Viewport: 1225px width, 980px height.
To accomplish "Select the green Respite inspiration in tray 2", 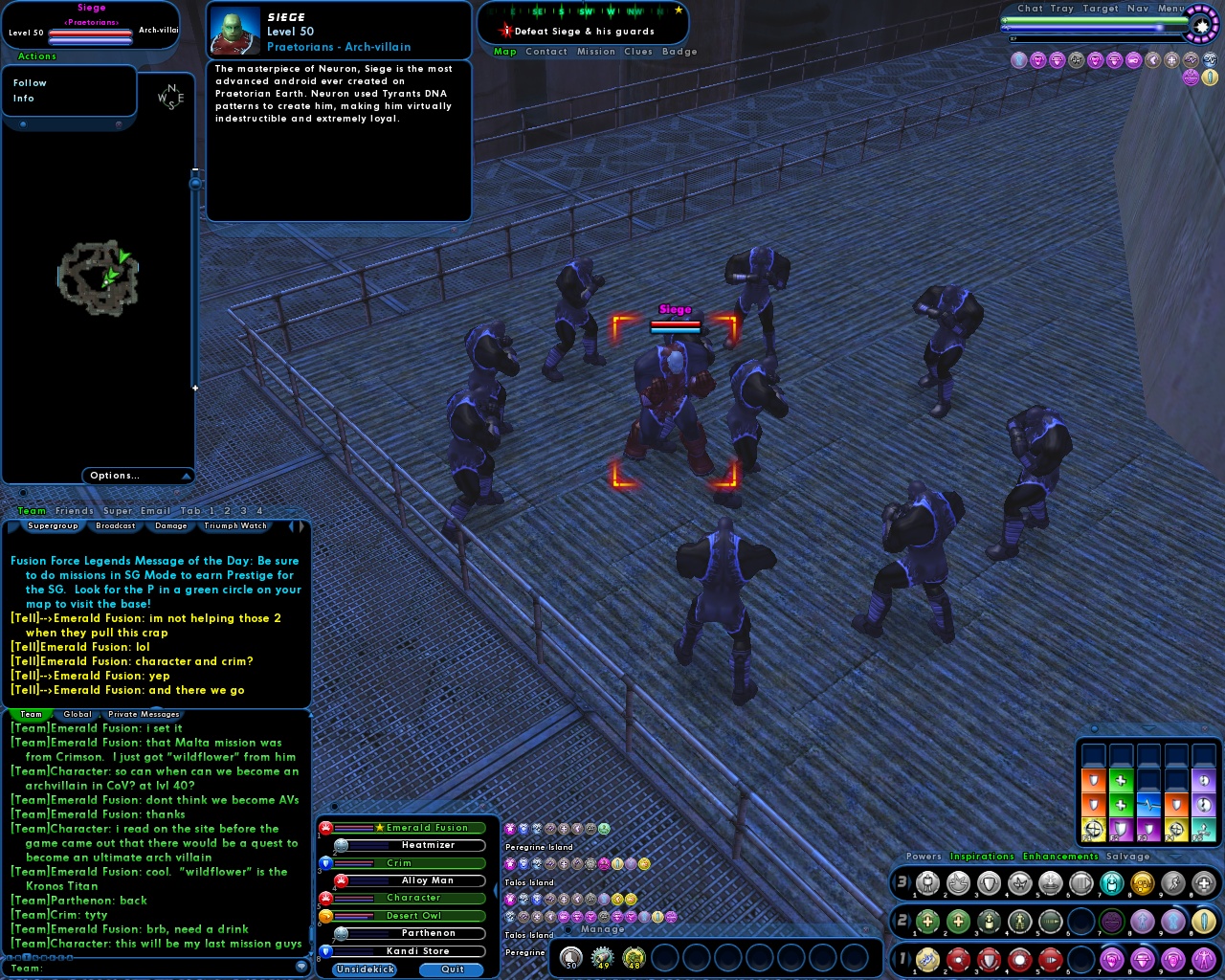I will point(926,922).
